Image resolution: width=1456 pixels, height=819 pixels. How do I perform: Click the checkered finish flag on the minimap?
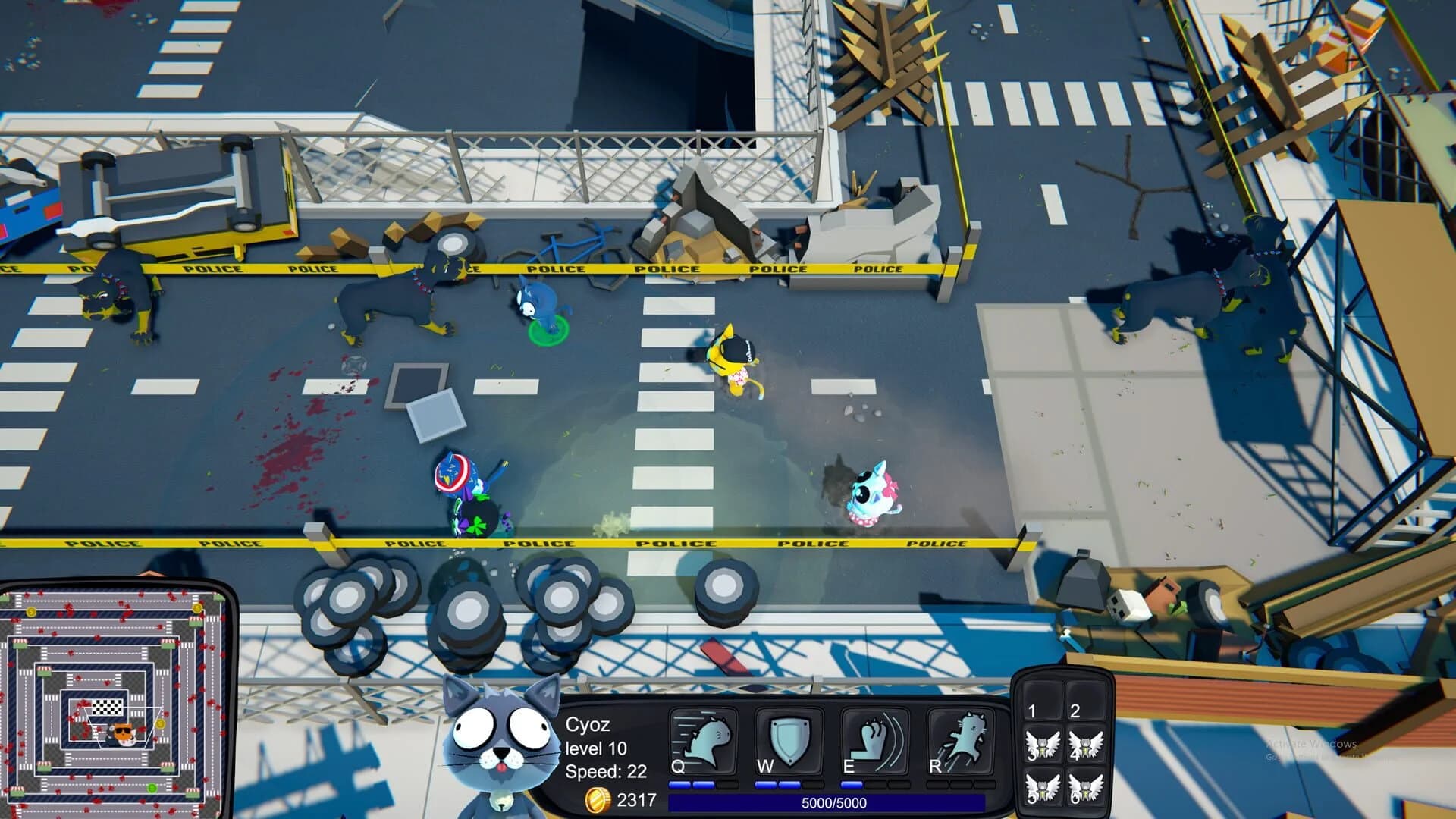(x=106, y=707)
